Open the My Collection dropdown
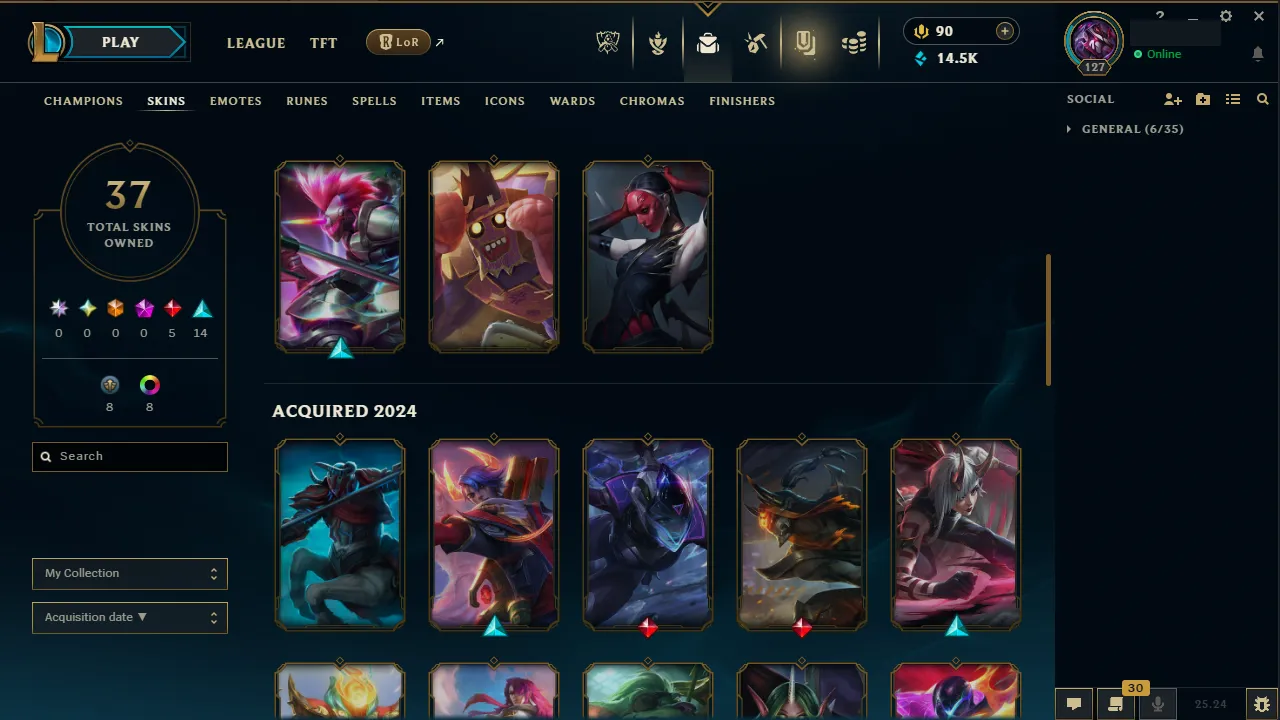 (129, 573)
